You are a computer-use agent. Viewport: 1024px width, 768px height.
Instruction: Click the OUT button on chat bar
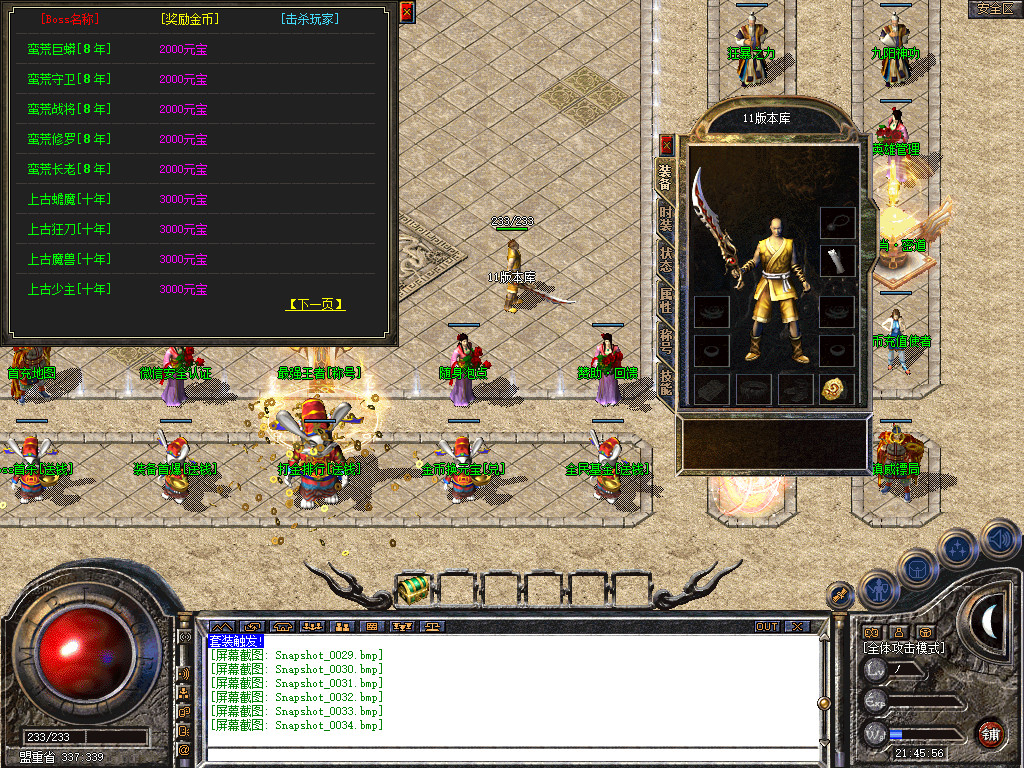pyautogui.click(x=767, y=627)
